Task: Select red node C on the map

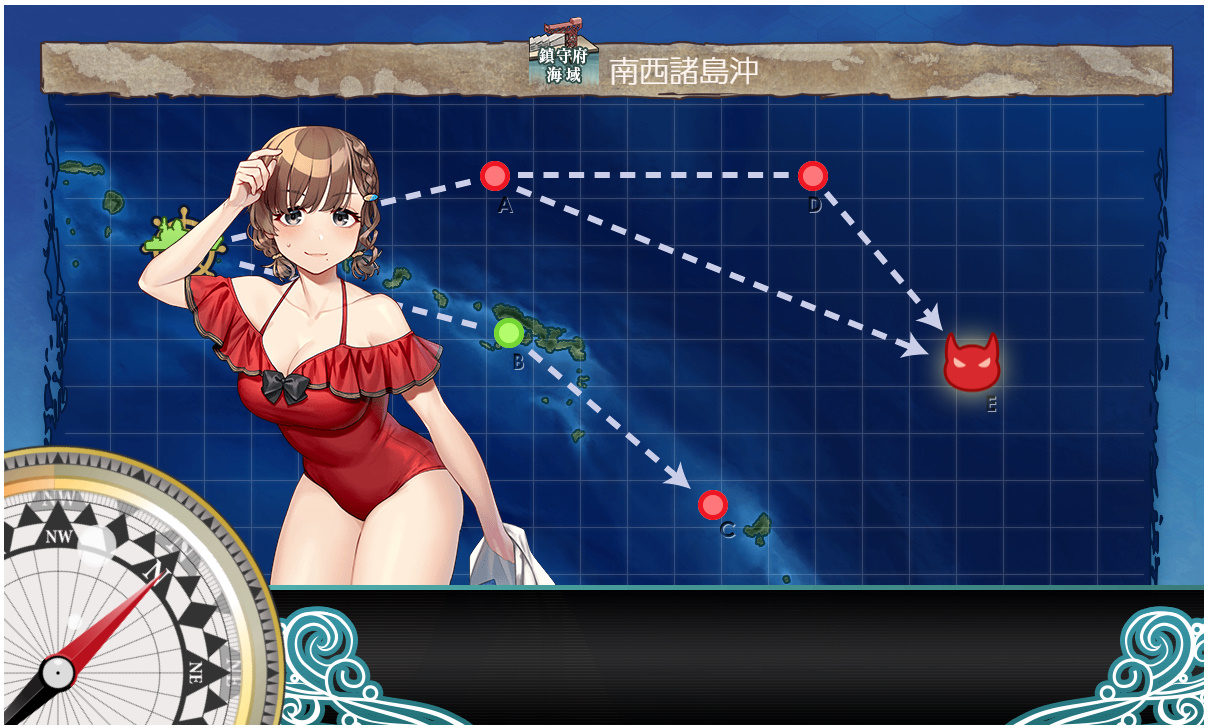Action: 712,505
